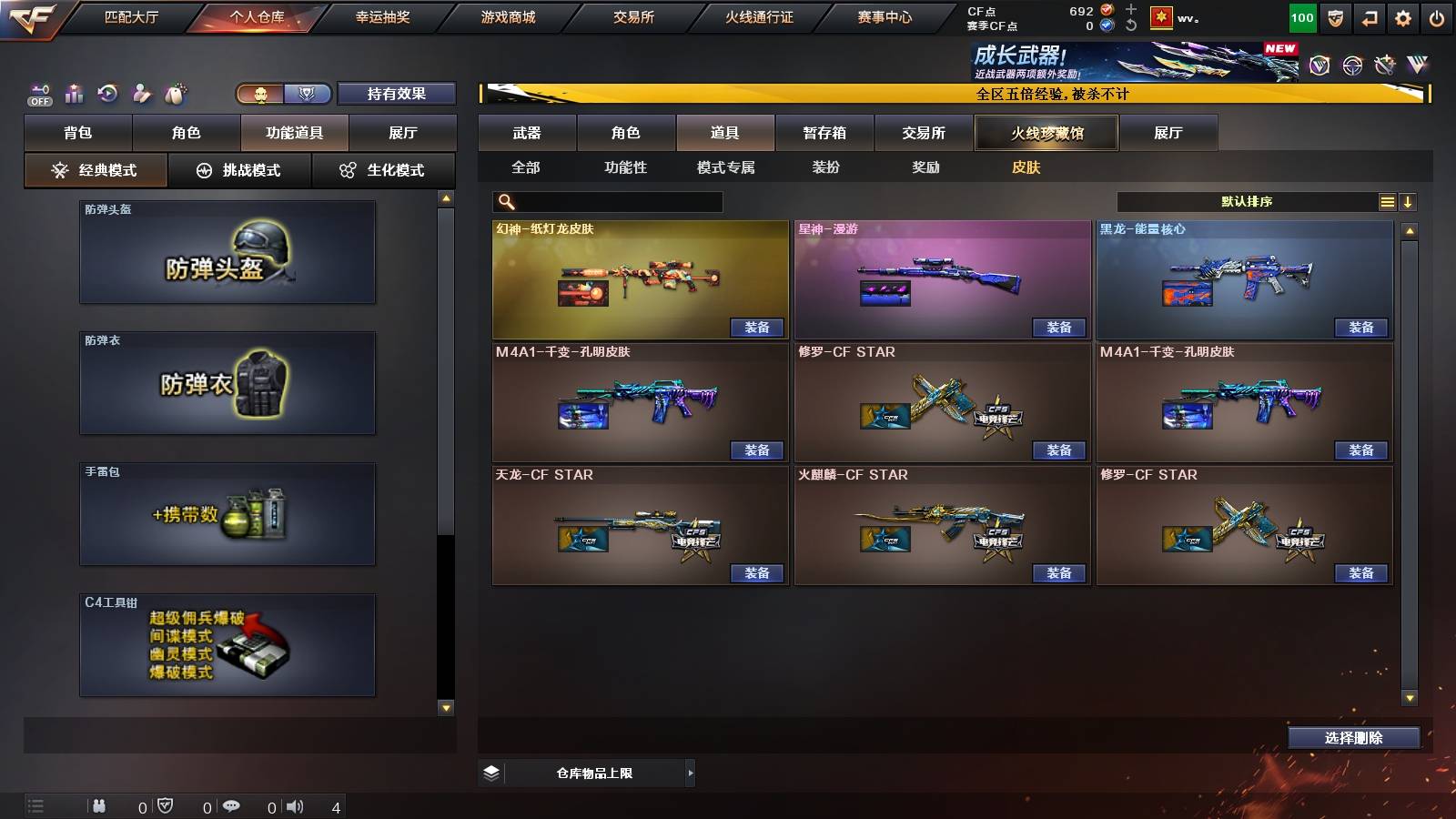Click the power/exit icon at top right

pyautogui.click(x=1438, y=16)
